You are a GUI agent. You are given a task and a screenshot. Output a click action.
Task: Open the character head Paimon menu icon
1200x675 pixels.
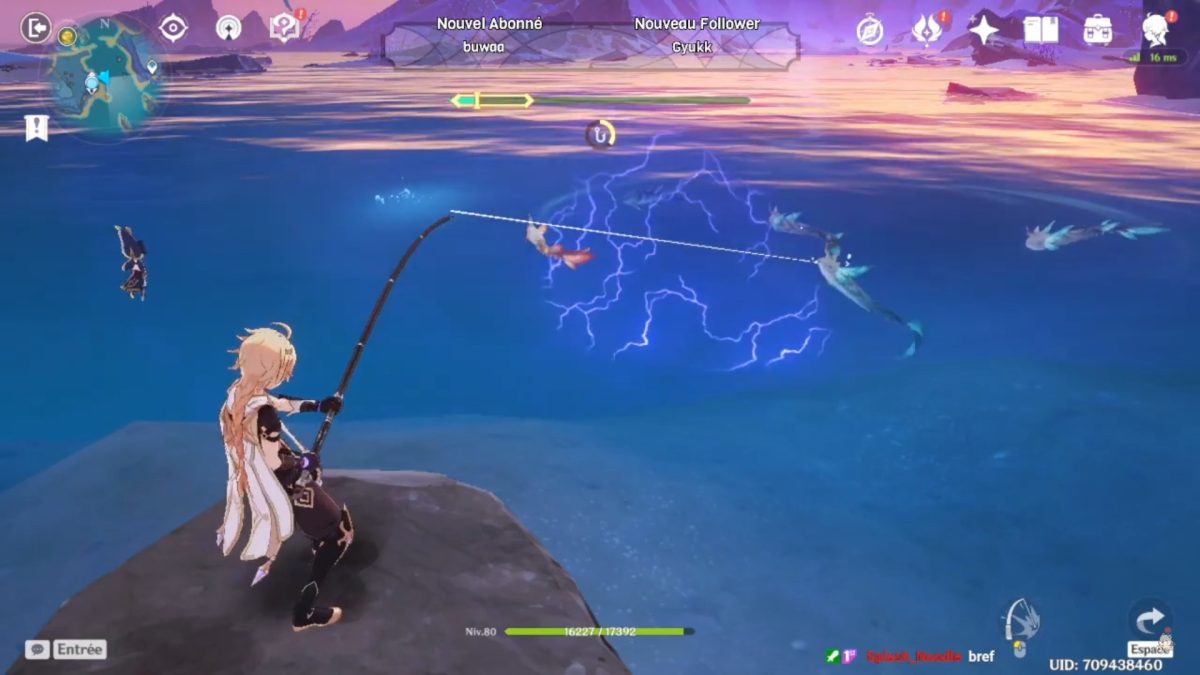pos(1155,30)
